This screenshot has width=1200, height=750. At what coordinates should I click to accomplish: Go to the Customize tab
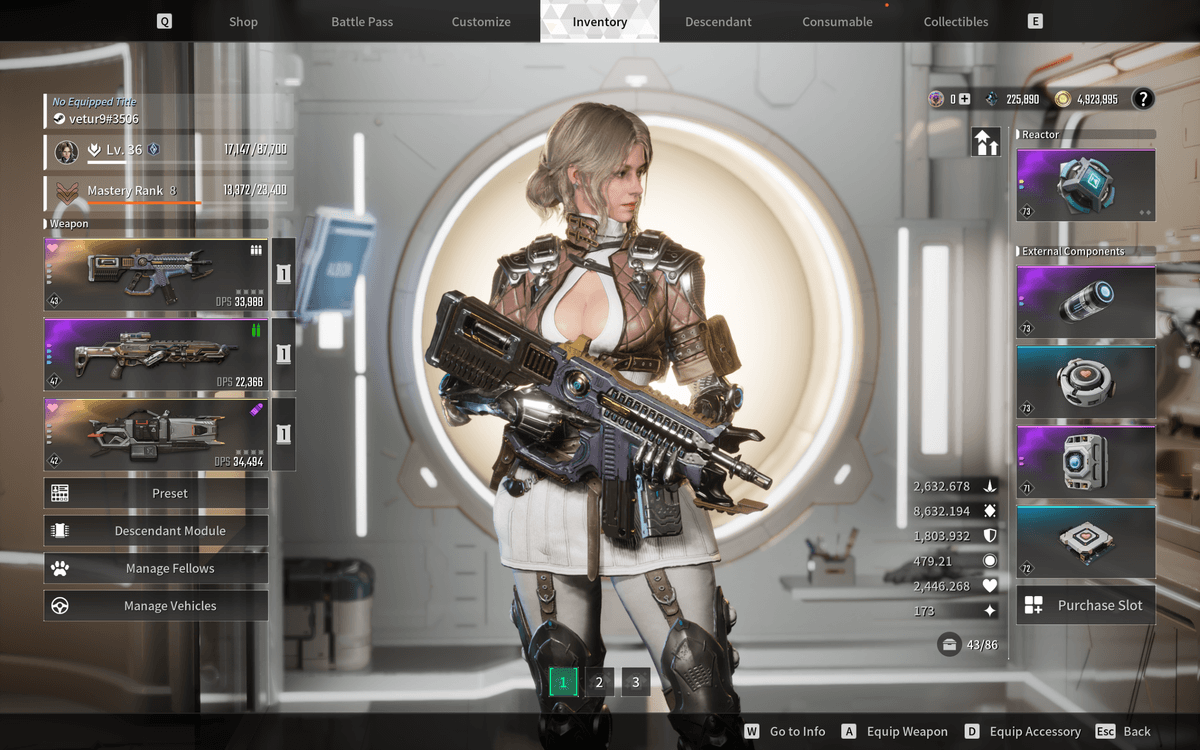pyautogui.click(x=481, y=21)
